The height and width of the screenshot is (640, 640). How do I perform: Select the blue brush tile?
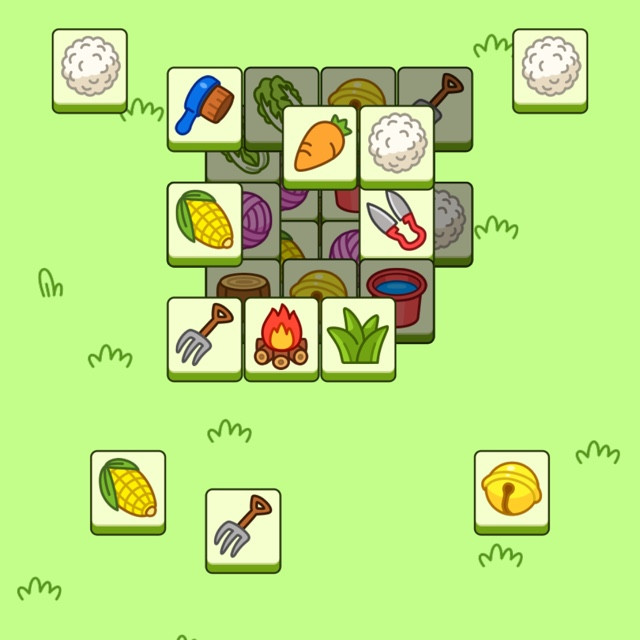(x=204, y=106)
